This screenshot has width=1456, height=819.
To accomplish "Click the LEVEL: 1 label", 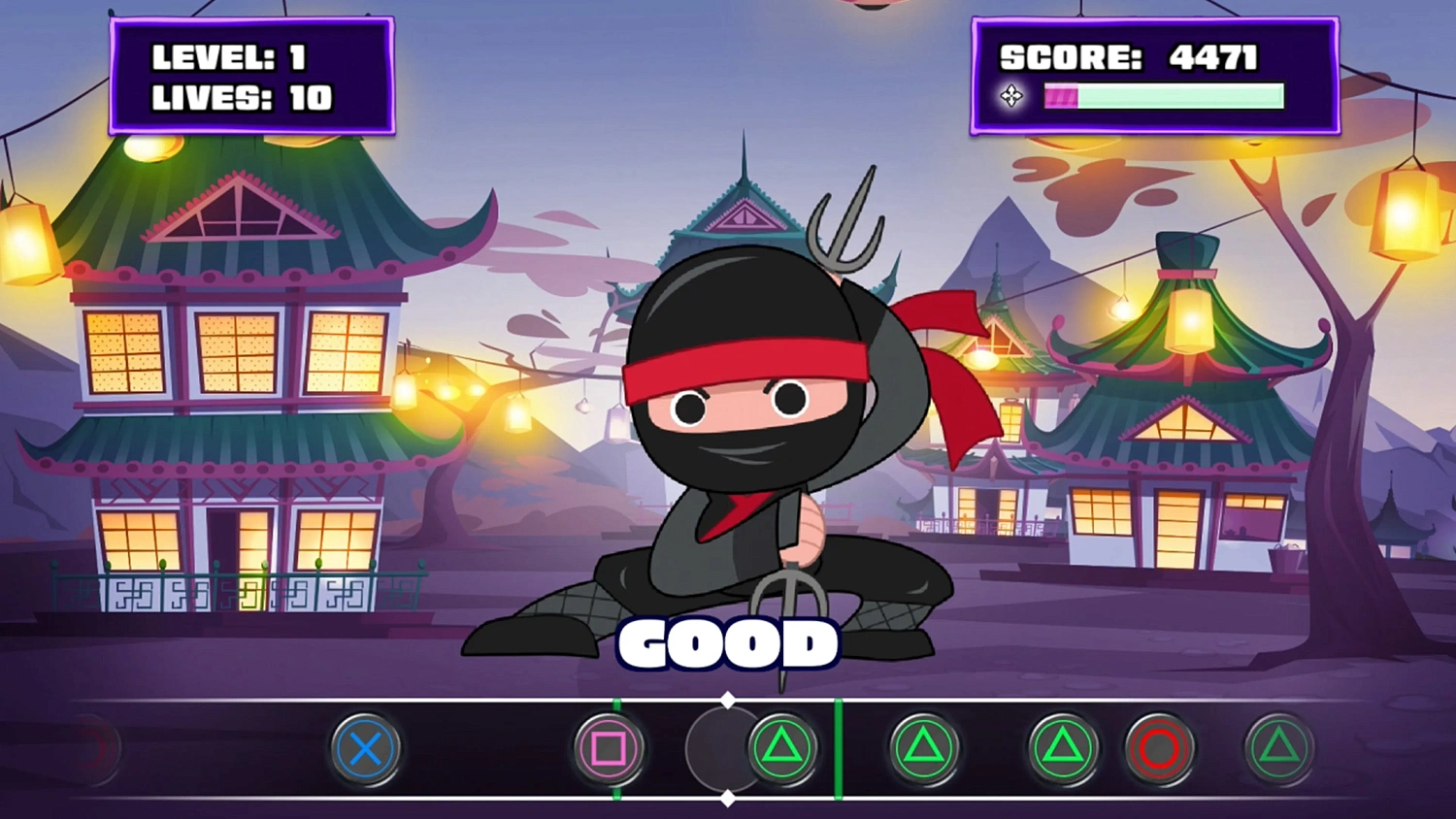I will (x=230, y=58).
